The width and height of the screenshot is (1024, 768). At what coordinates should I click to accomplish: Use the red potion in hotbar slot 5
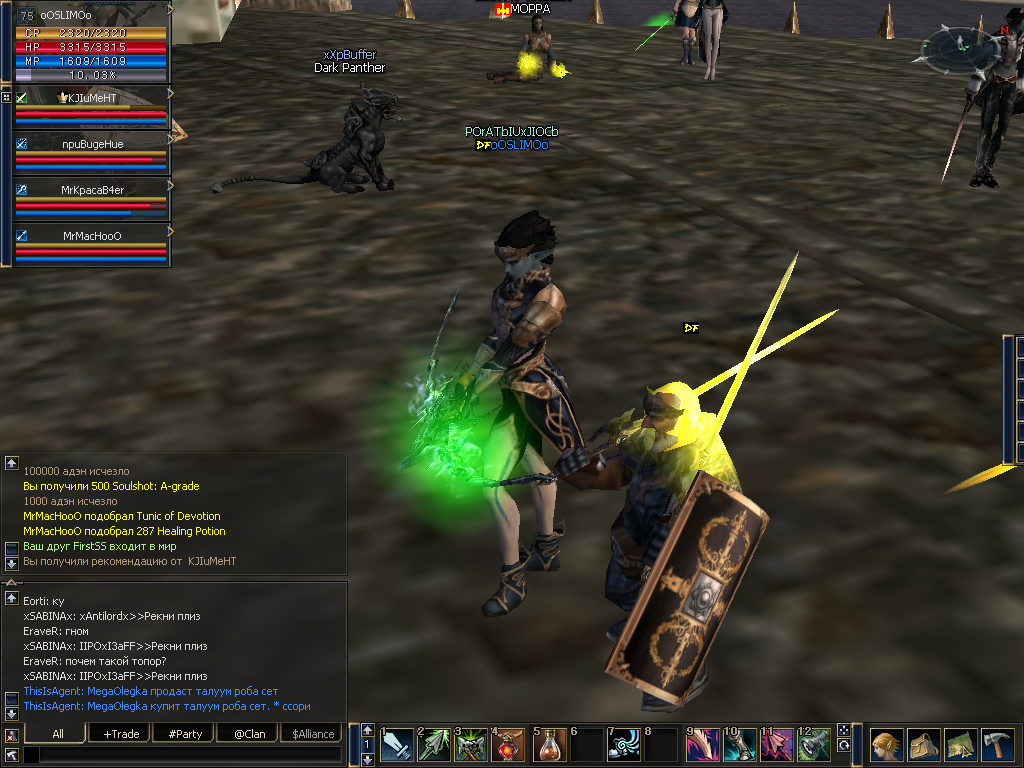click(x=550, y=745)
